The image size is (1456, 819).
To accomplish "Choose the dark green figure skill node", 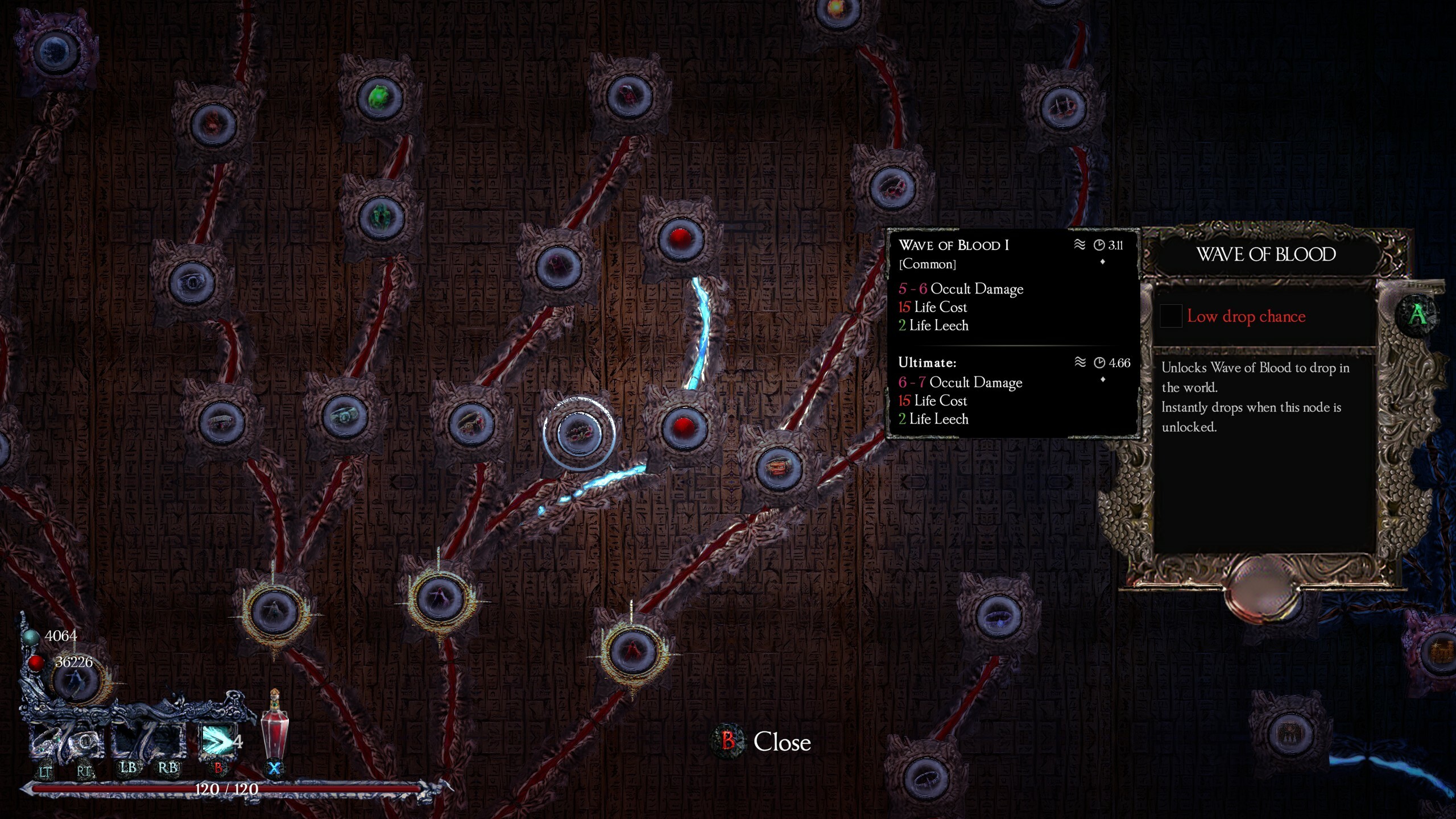I will (x=381, y=216).
